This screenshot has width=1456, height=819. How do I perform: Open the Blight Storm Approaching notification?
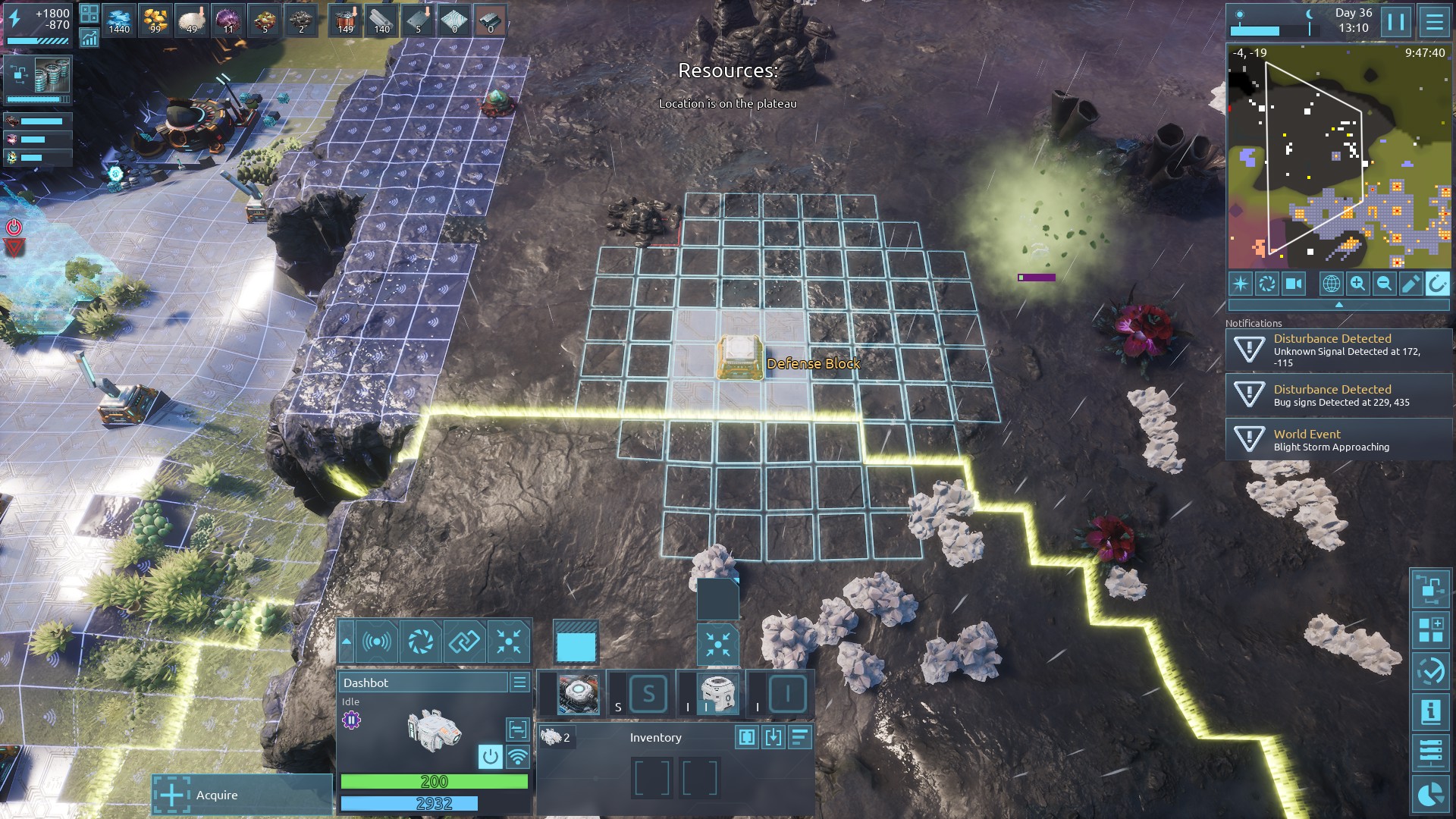point(1338,440)
